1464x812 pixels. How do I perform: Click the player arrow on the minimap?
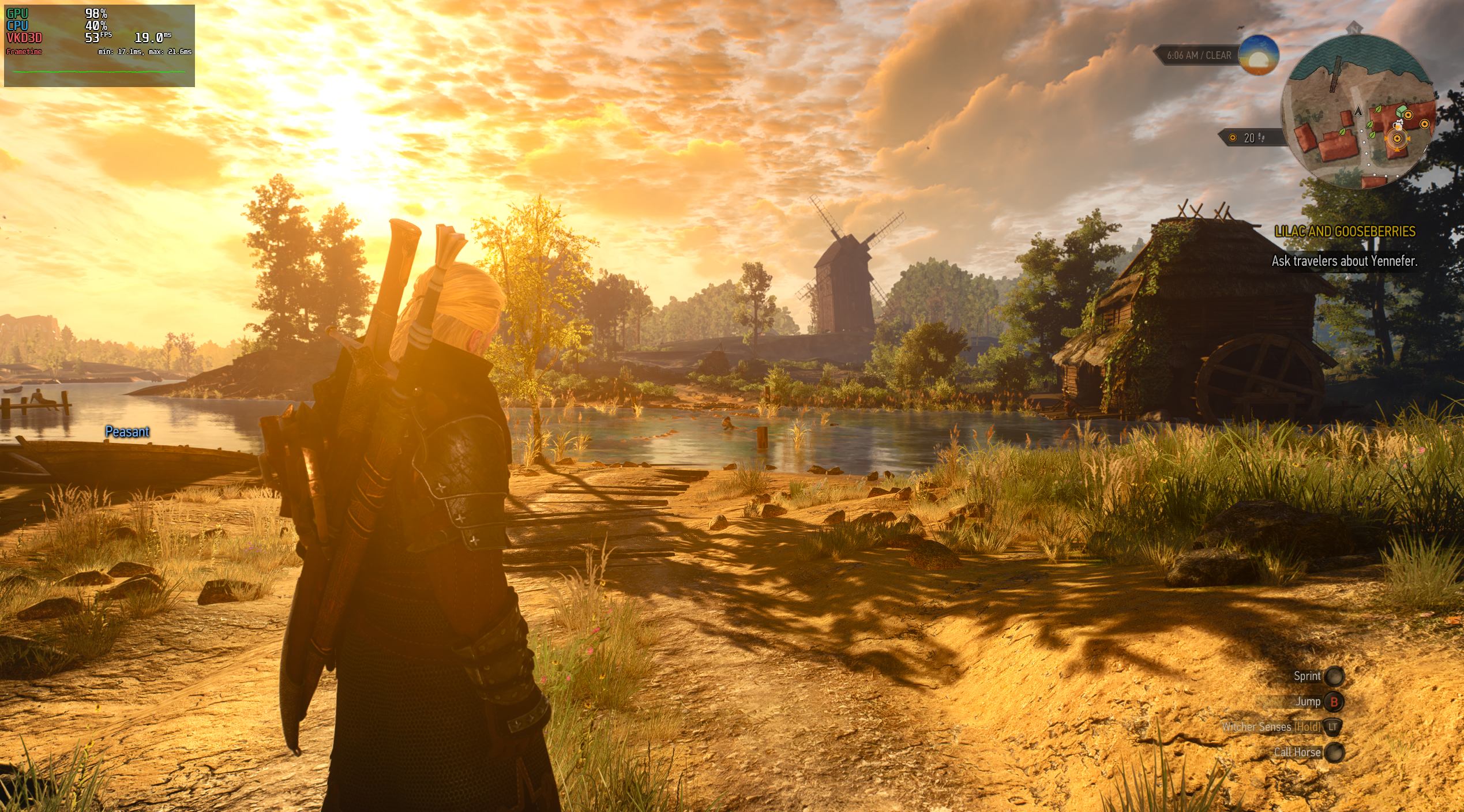point(1358,111)
